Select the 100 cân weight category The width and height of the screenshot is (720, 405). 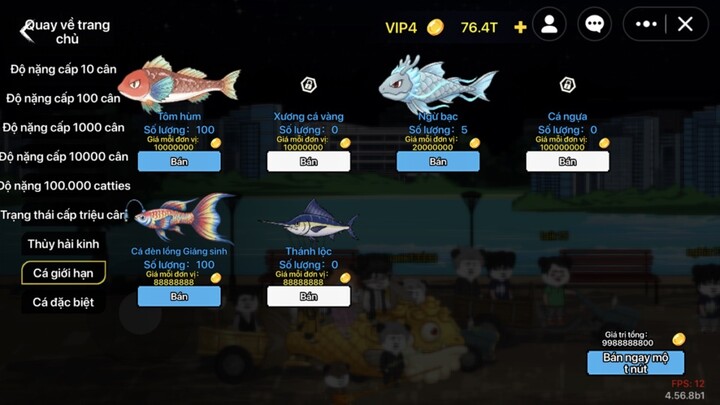(x=64, y=98)
